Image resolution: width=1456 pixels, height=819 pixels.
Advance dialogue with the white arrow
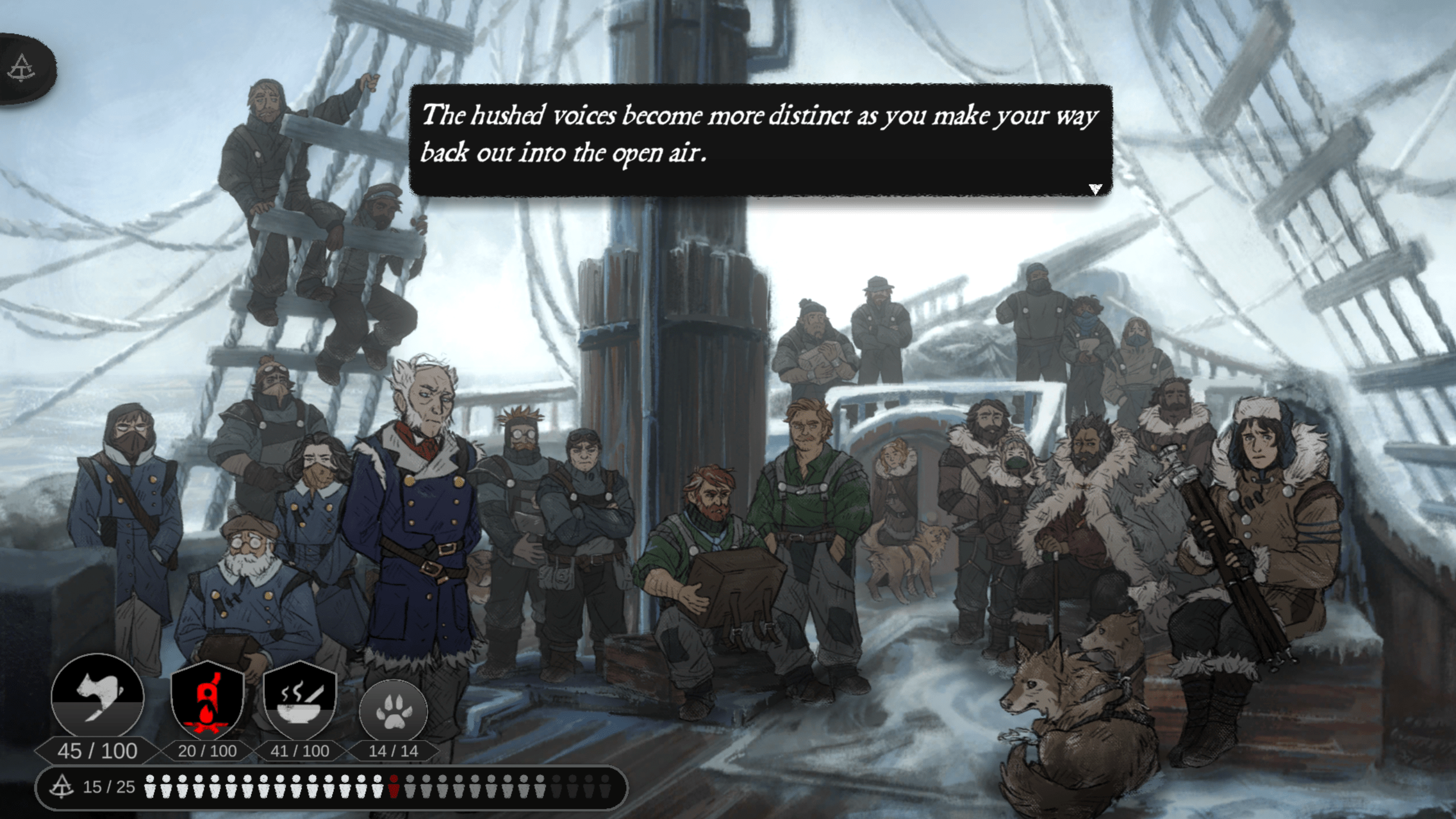(x=1095, y=189)
